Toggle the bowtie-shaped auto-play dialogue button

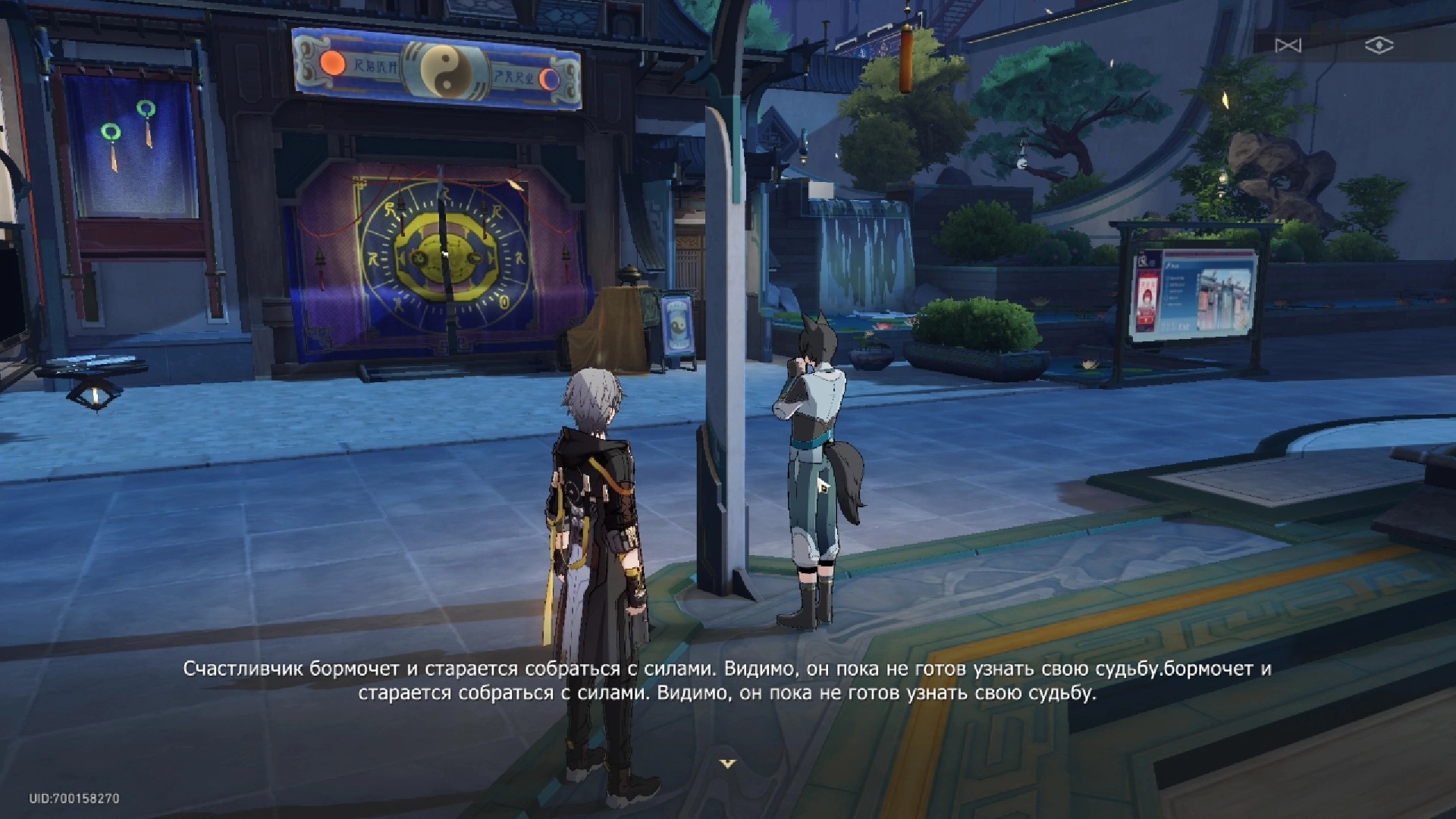[1288, 45]
